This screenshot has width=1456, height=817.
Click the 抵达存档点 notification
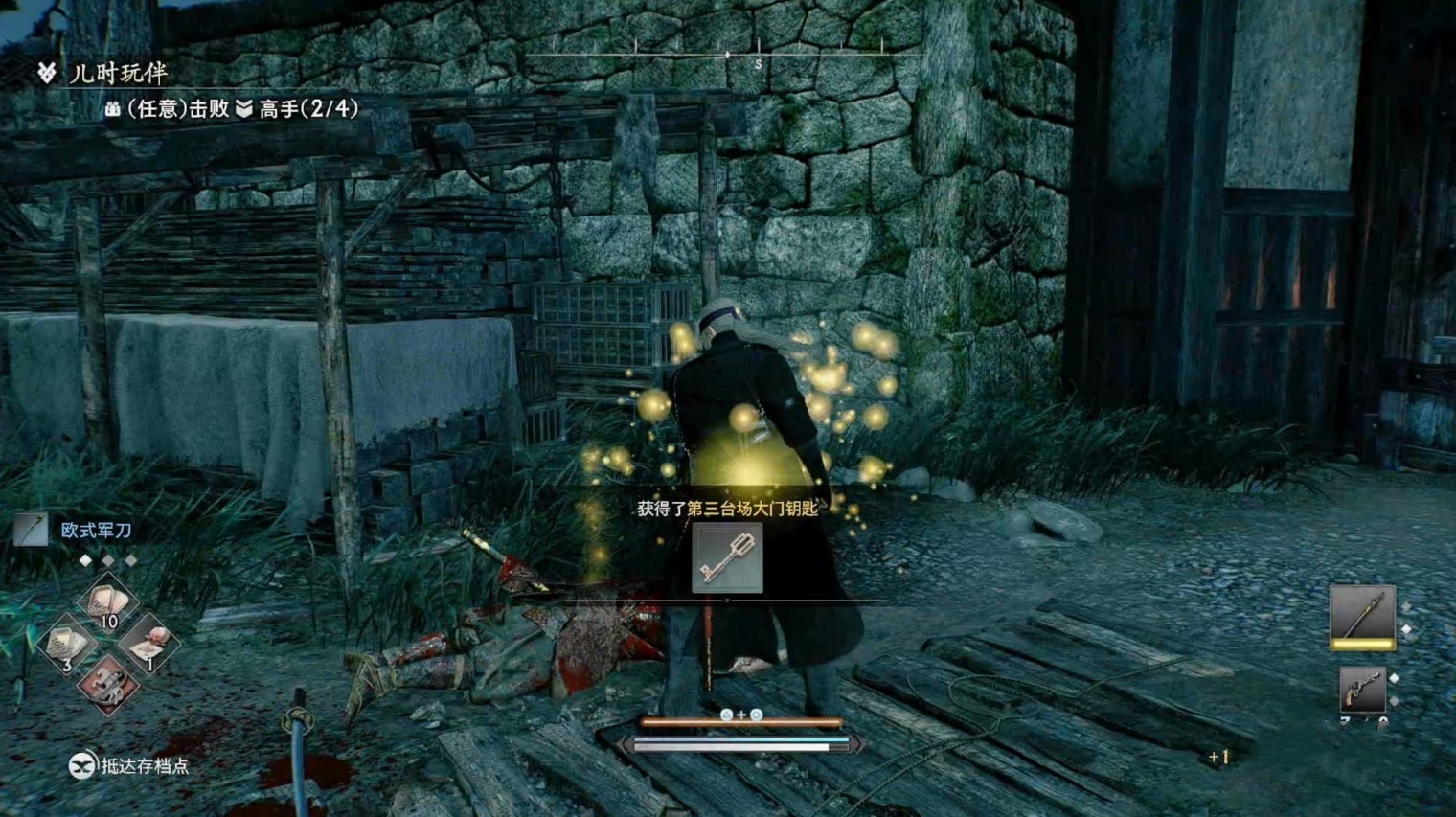[130, 765]
